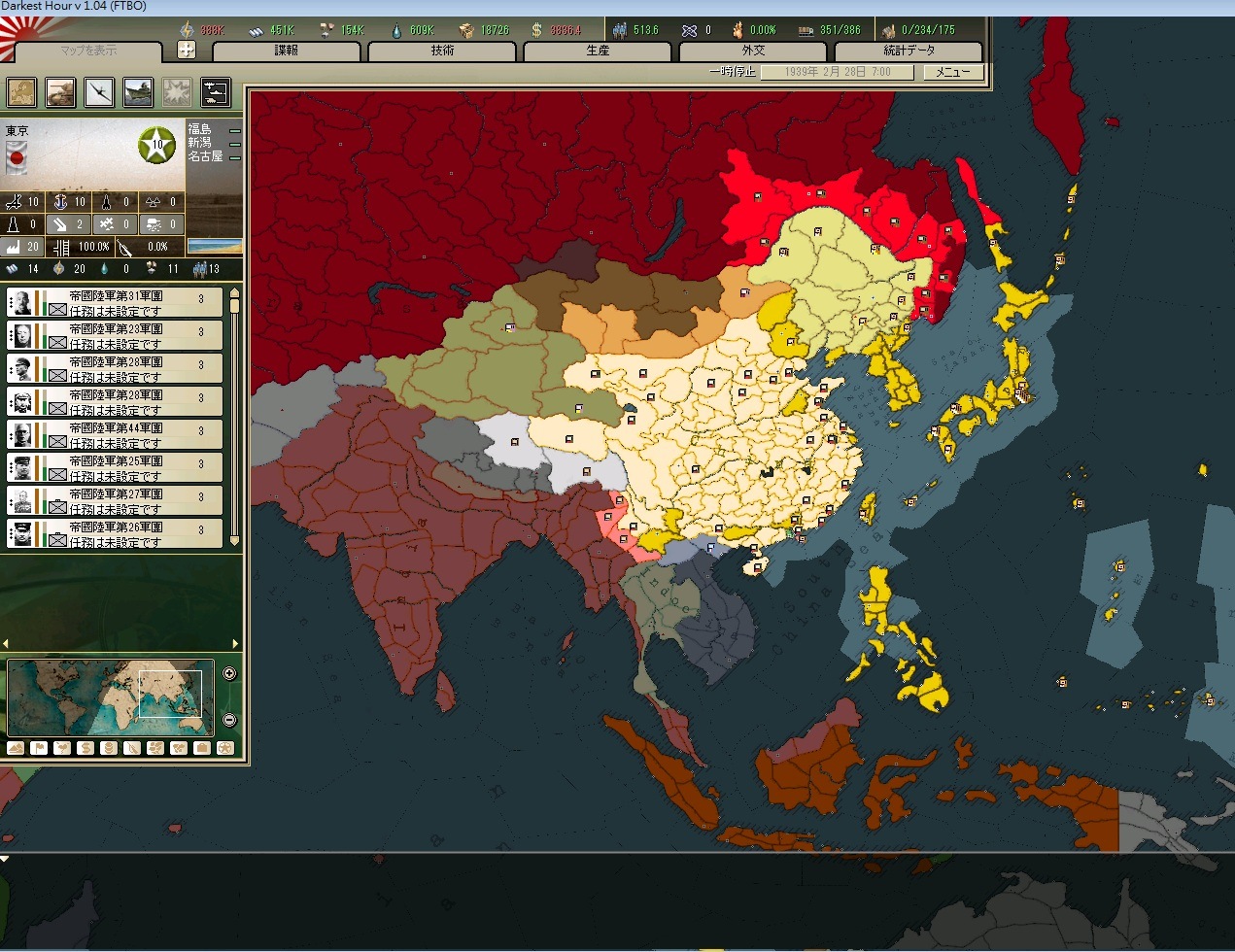1235x952 pixels.
Task: Switch to the 技術 (Technology) tab
Action: [442, 51]
